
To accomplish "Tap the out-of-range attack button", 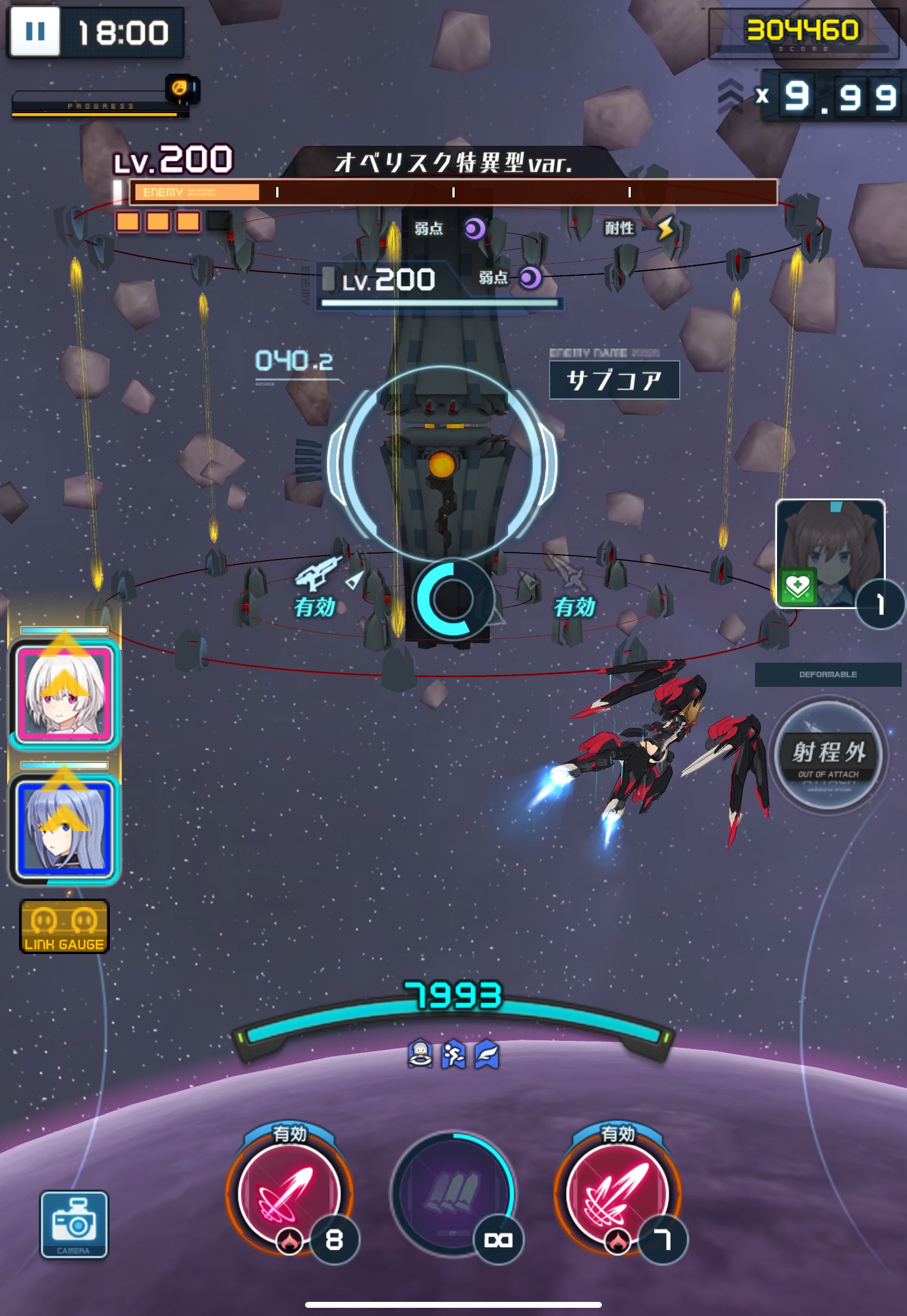I will click(828, 755).
